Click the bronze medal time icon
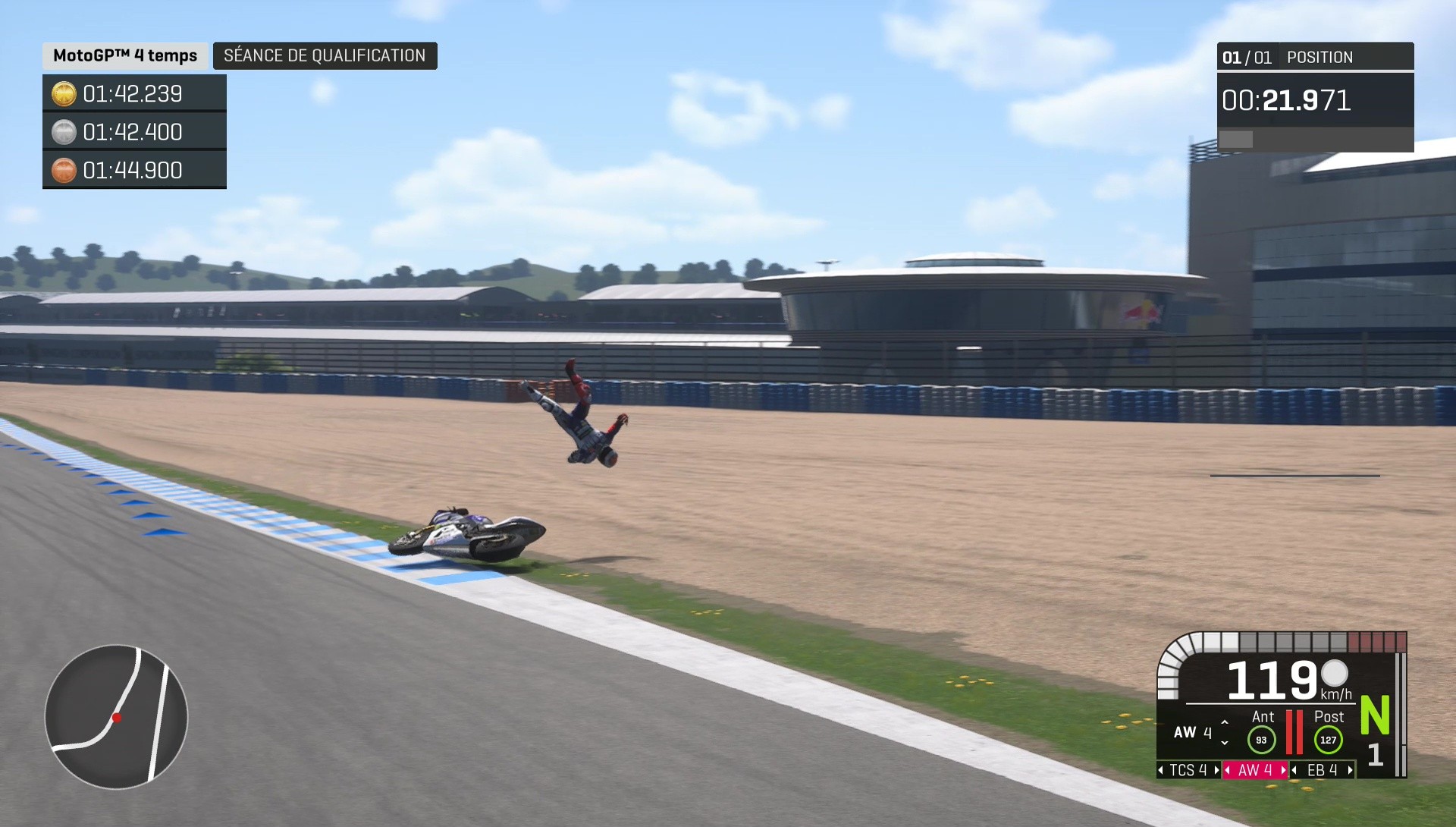 point(64,170)
